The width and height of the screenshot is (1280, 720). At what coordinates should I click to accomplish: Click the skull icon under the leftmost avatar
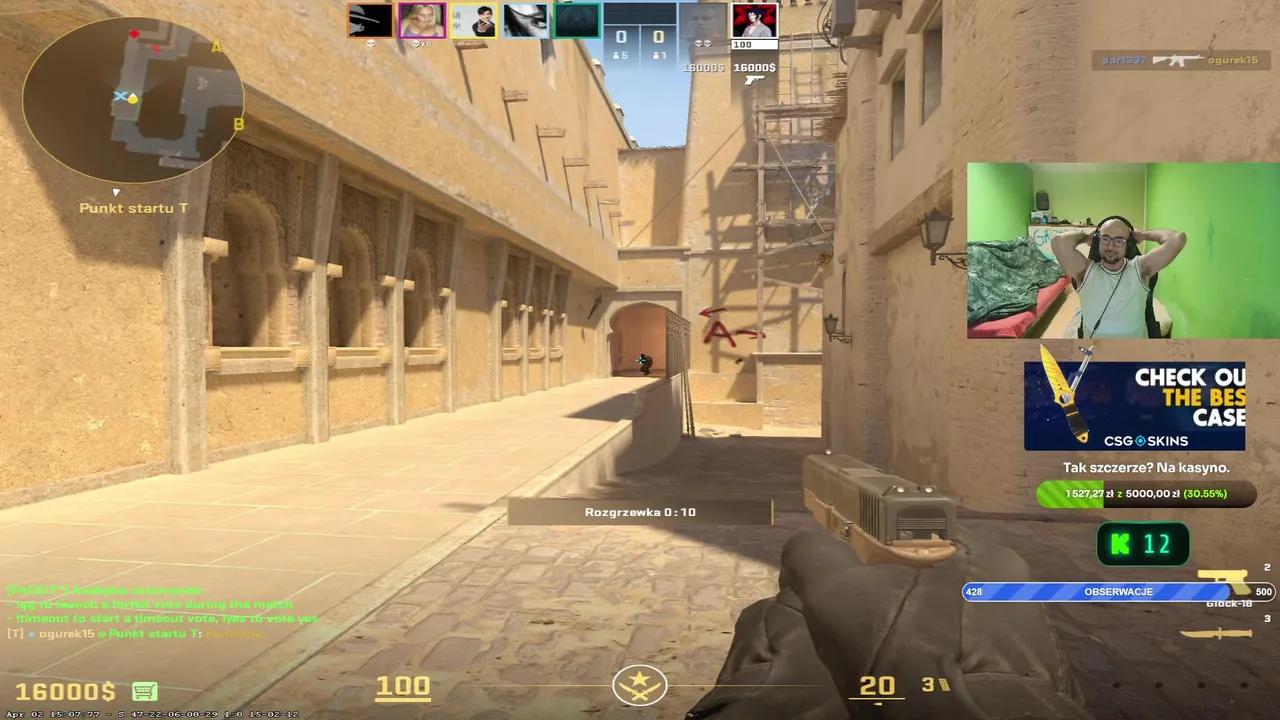(x=370, y=43)
